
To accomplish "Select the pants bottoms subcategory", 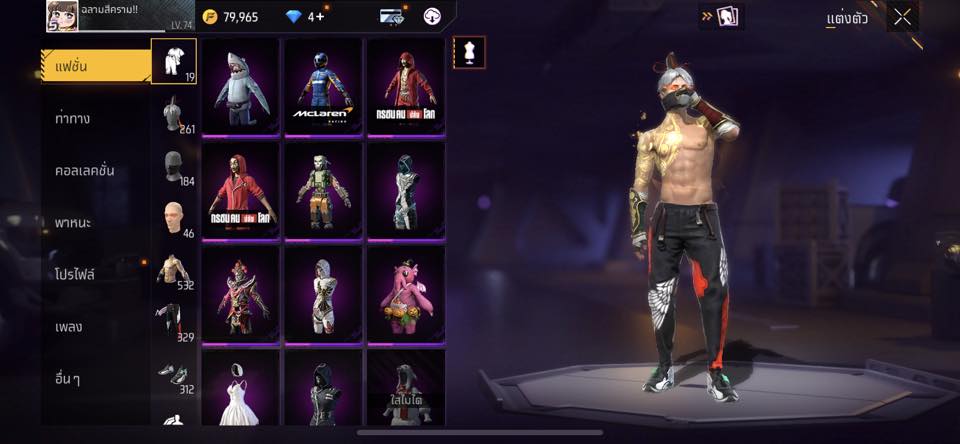I will tap(173, 322).
